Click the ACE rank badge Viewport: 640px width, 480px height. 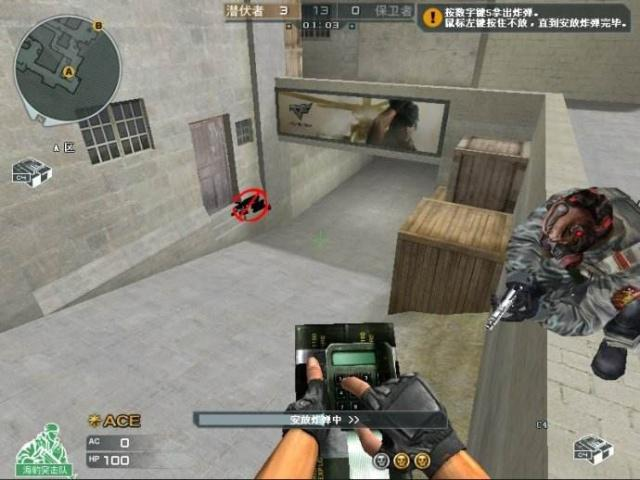click(114, 420)
